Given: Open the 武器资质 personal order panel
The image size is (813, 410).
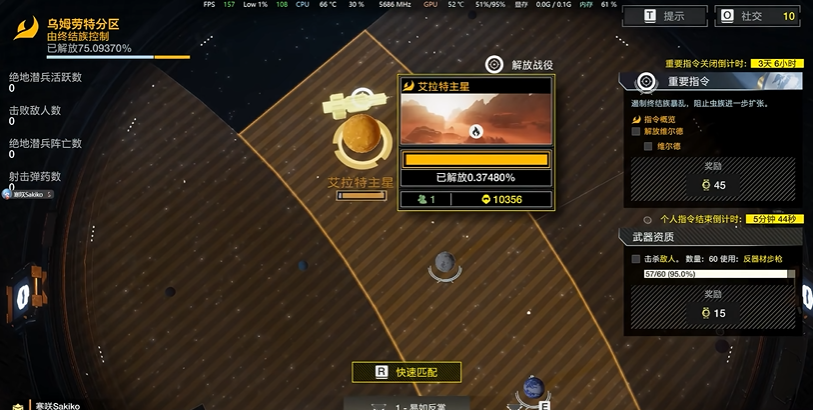Looking at the screenshot, I should click(x=710, y=237).
